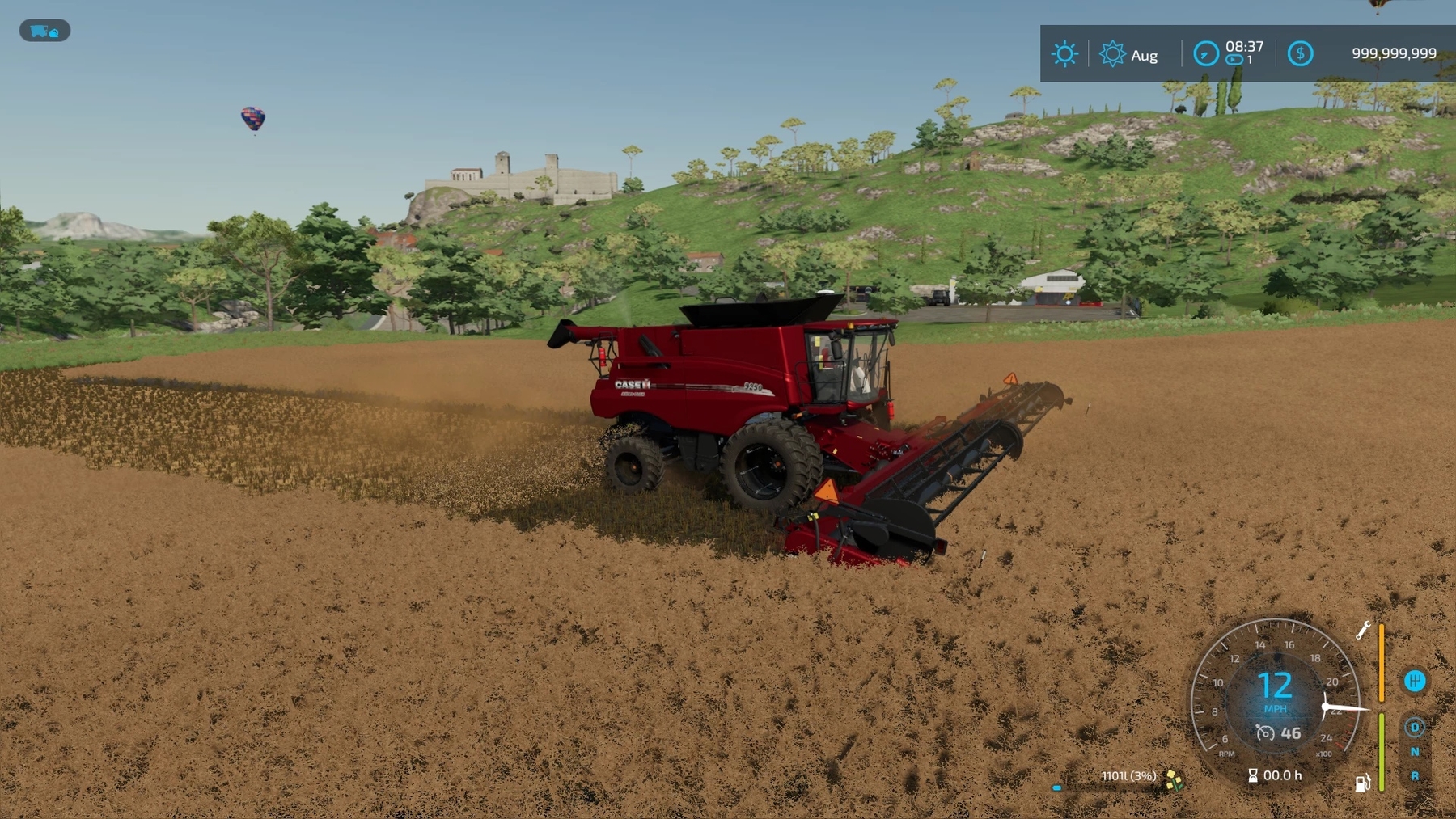
Task: Click the wrench damage icon
Action: click(x=1363, y=630)
